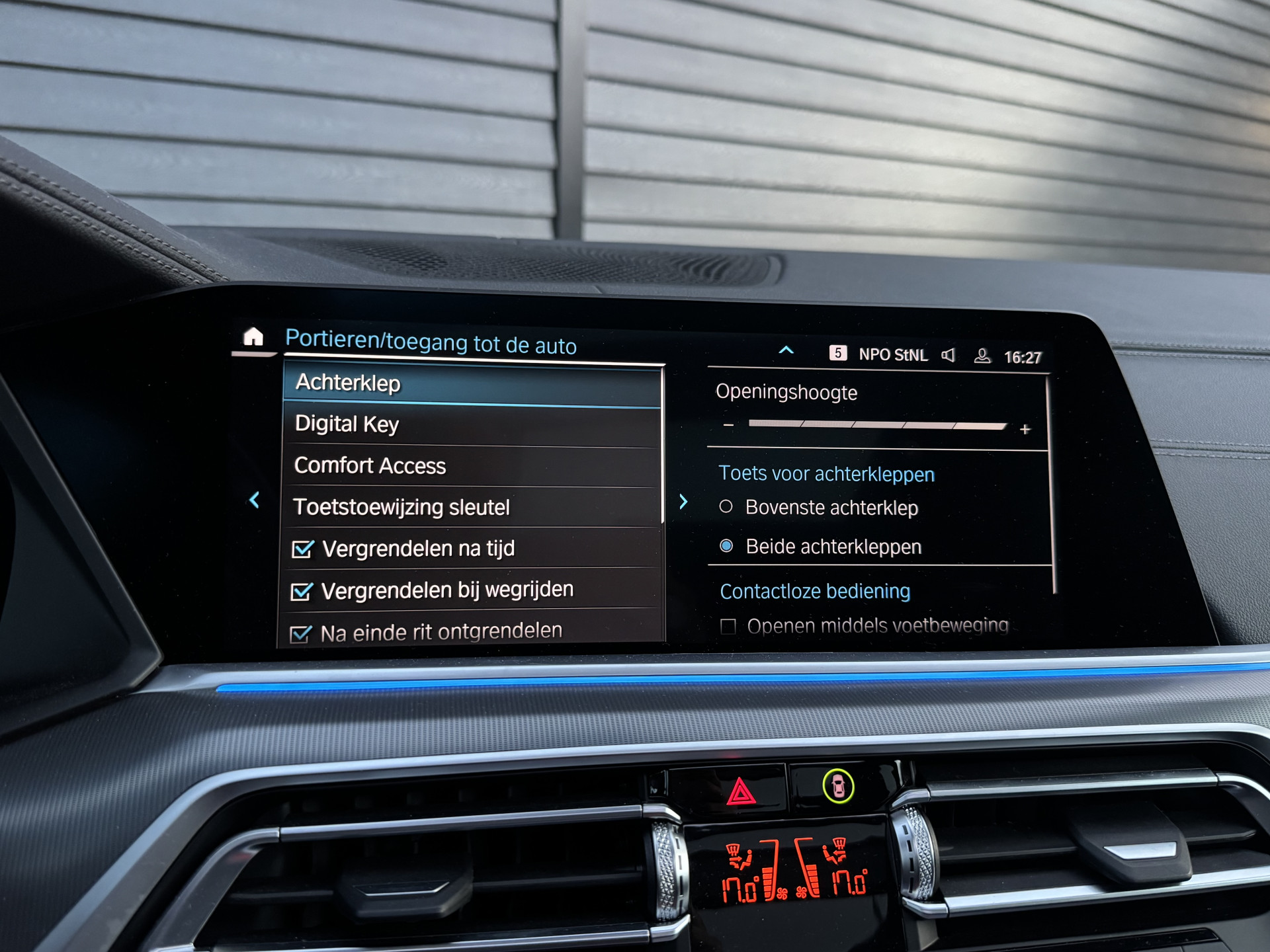The image size is (1270, 952).
Task: Toggle Na einde rit ontgrendelen
Action: (x=300, y=634)
